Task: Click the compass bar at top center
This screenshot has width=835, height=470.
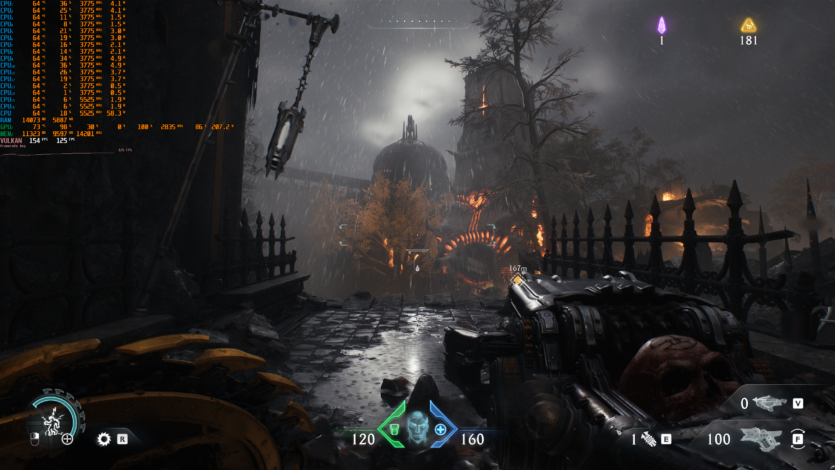Action: pos(417,21)
